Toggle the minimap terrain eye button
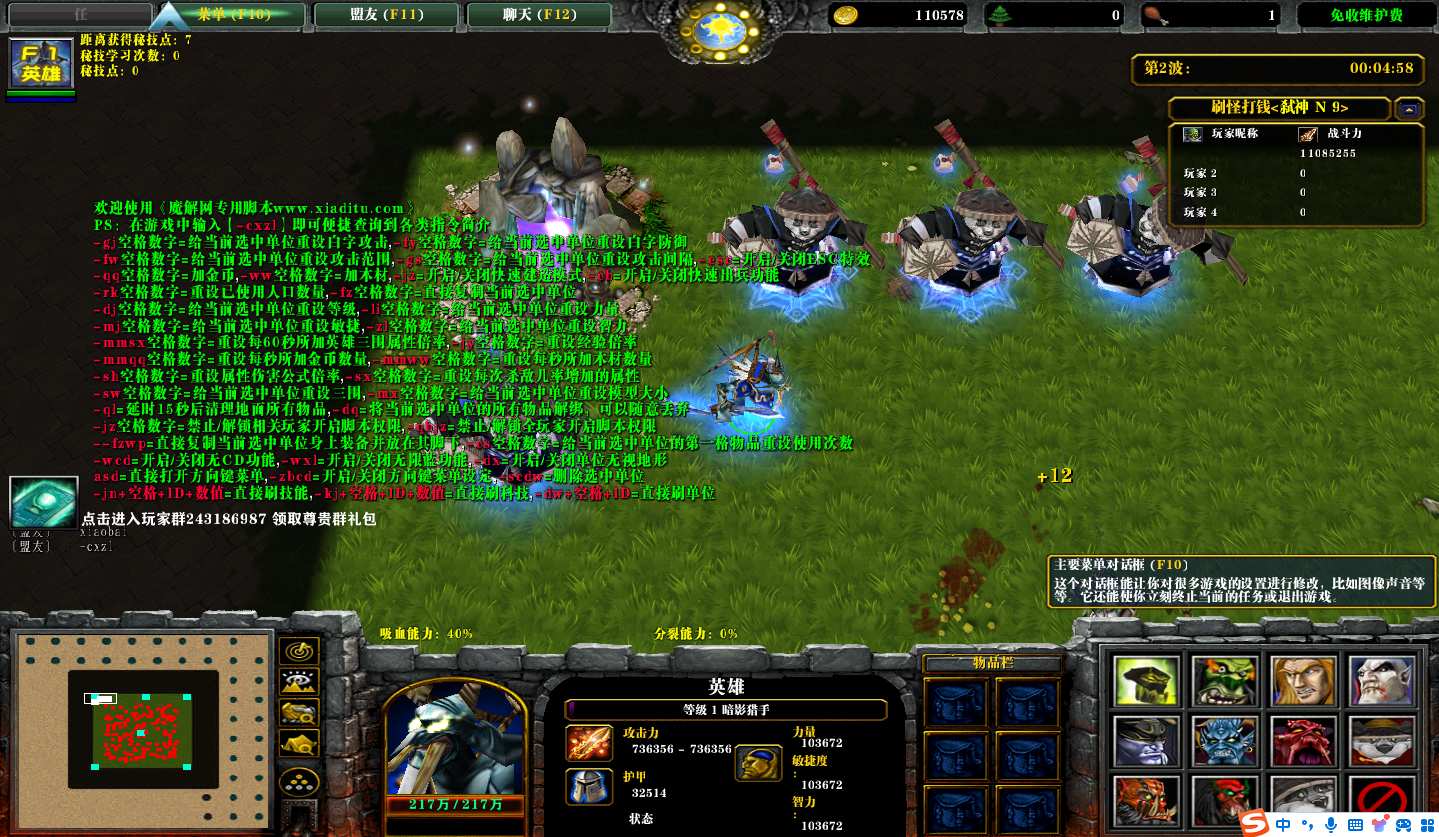1439x837 pixels. point(298,682)
